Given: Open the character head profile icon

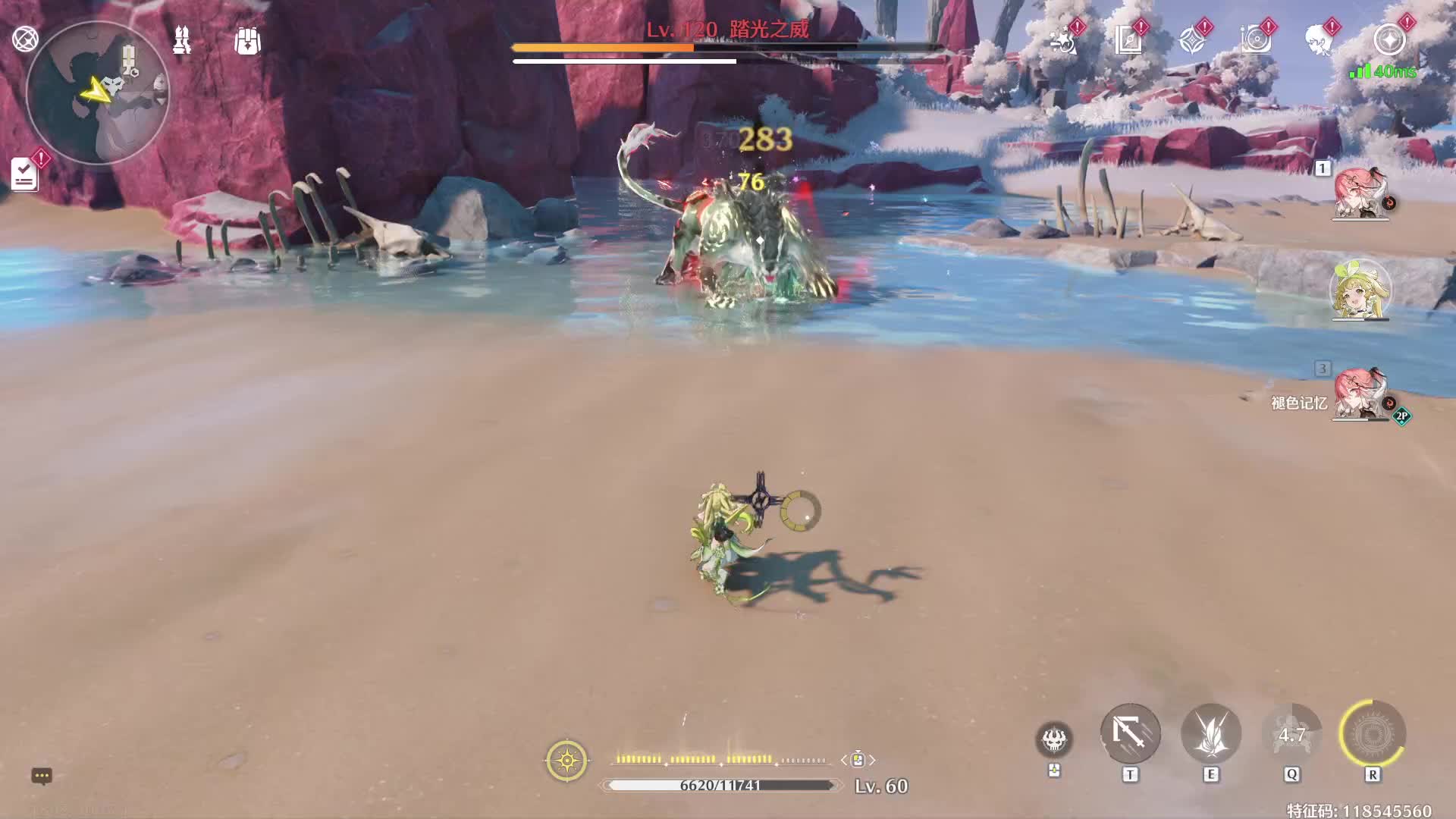Looking at the screenshot, I should (1319, 39).
